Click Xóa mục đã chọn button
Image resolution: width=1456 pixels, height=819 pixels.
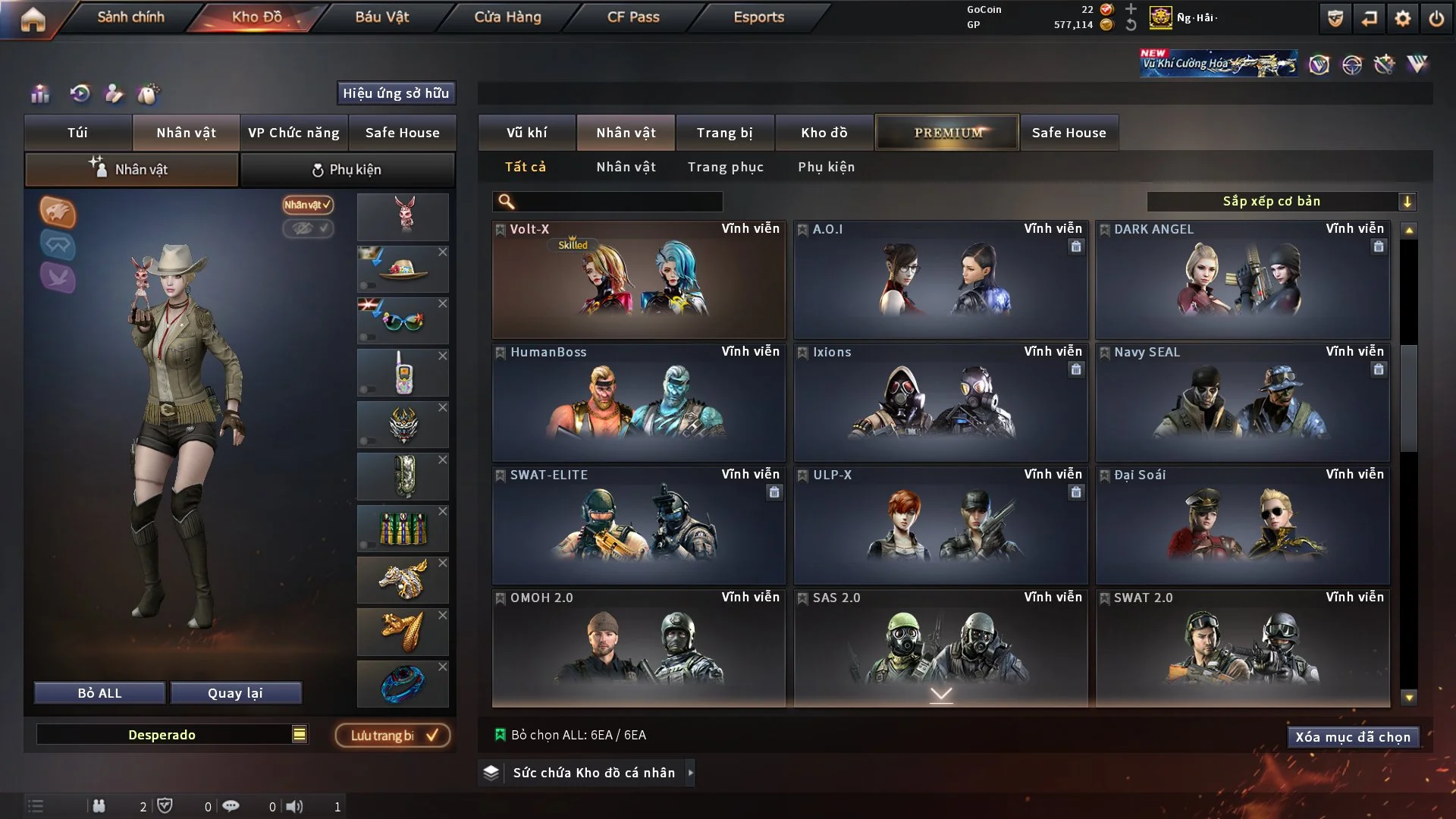(x=1352, y=737)
